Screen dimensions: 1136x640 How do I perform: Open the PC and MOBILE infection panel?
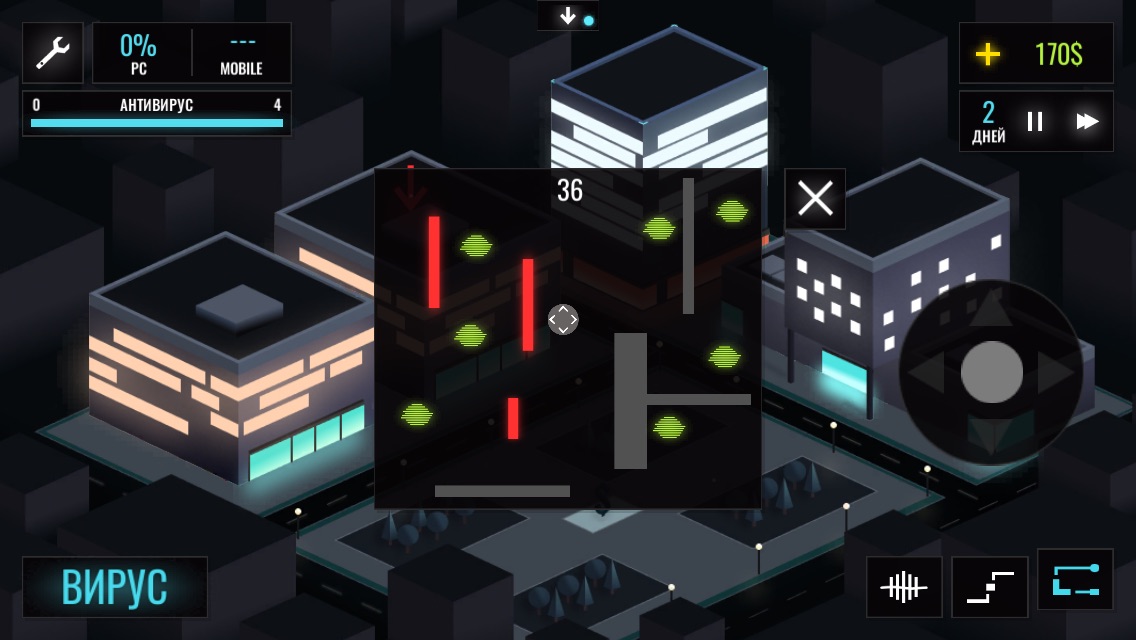point(192,53)
